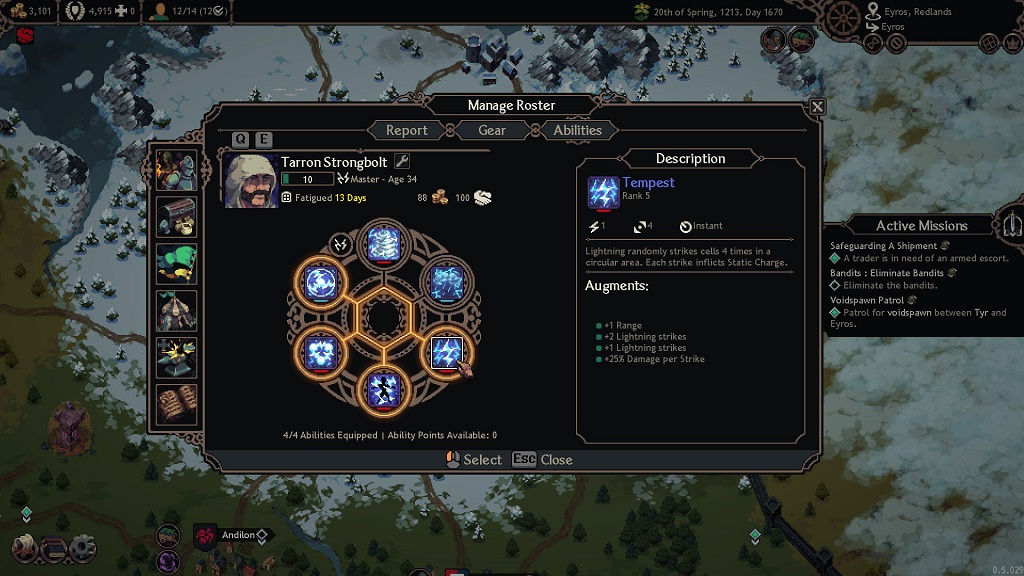Click the wagon wheel travel button
This screenshot has height=576, width=1024.
tap(845, 16)
